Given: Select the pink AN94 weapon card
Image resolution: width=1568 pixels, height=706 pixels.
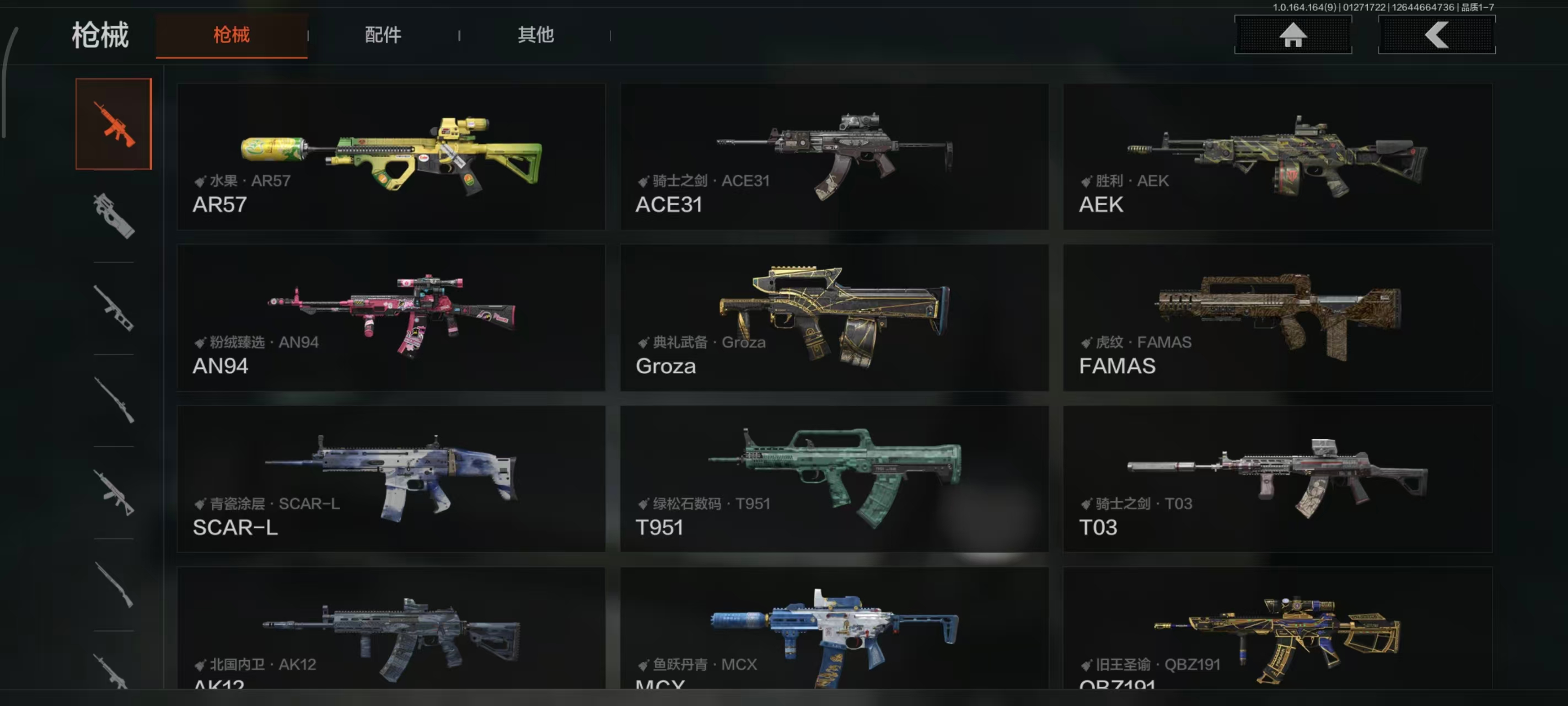Looking at the screenshot, I should coord(391,317).
